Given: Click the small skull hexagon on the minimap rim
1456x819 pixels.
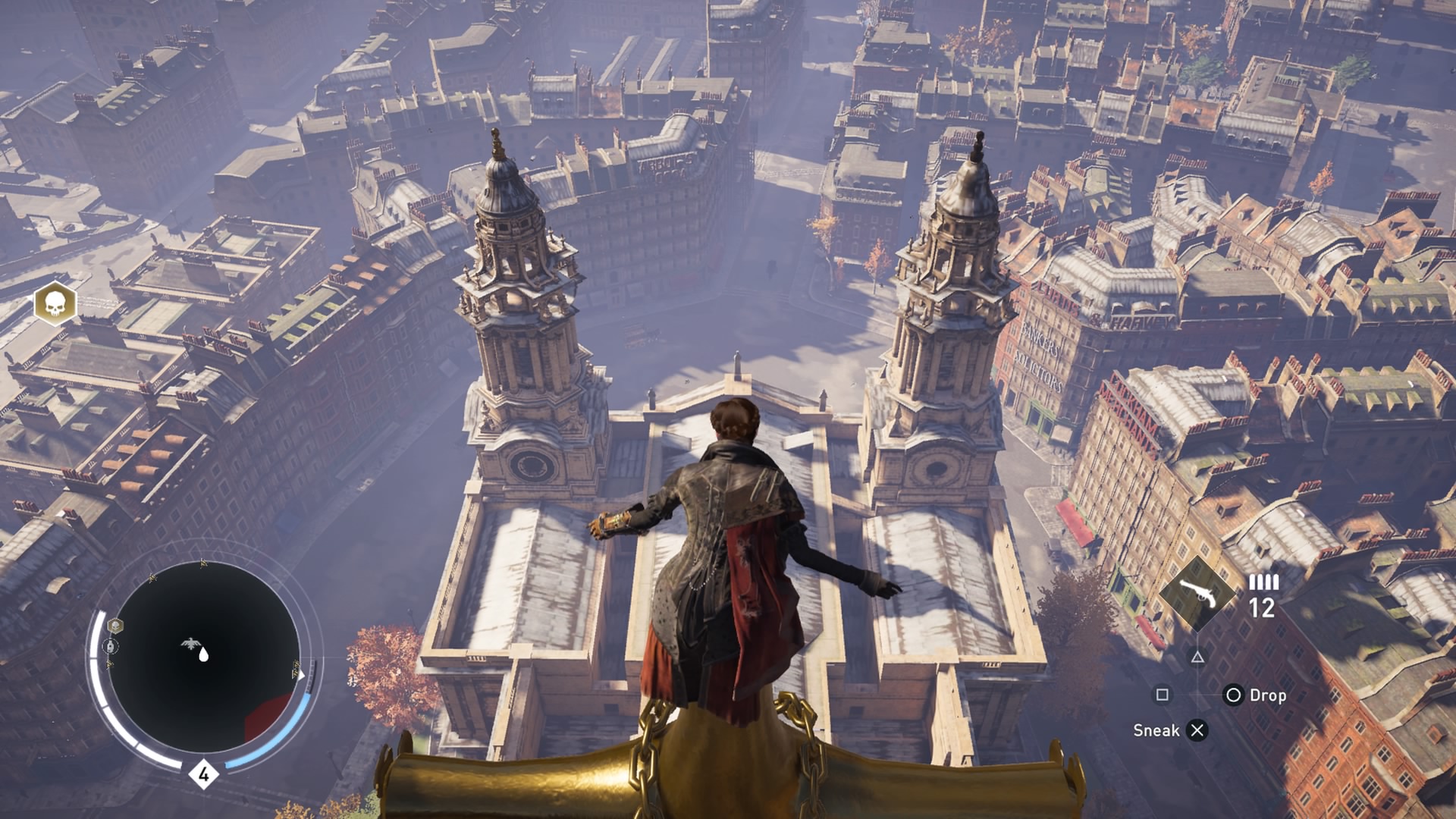Looking at the screenshot, I should click(115, 626).
